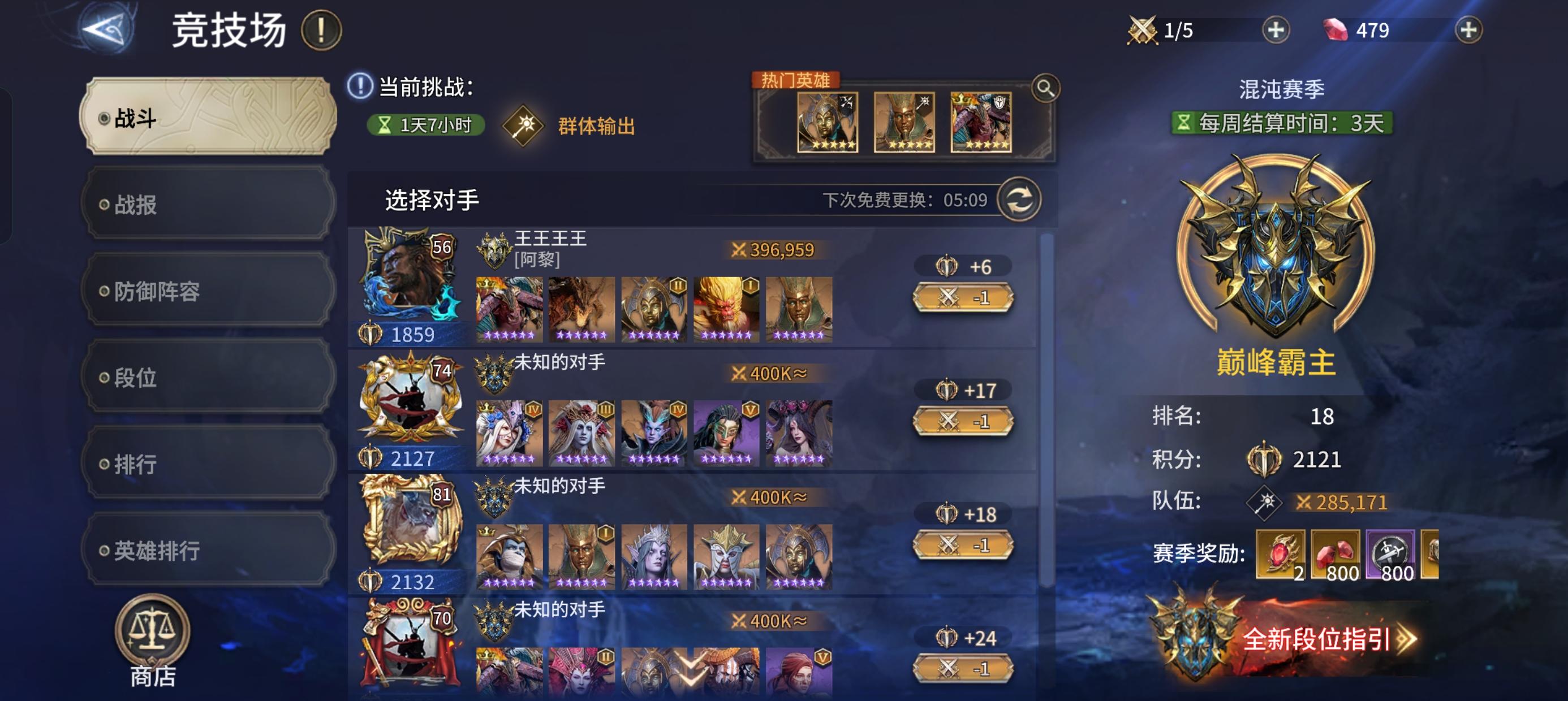Select the 排行 radio option
The height and width of the screenshot is (701, 1568).
point(207,464)
